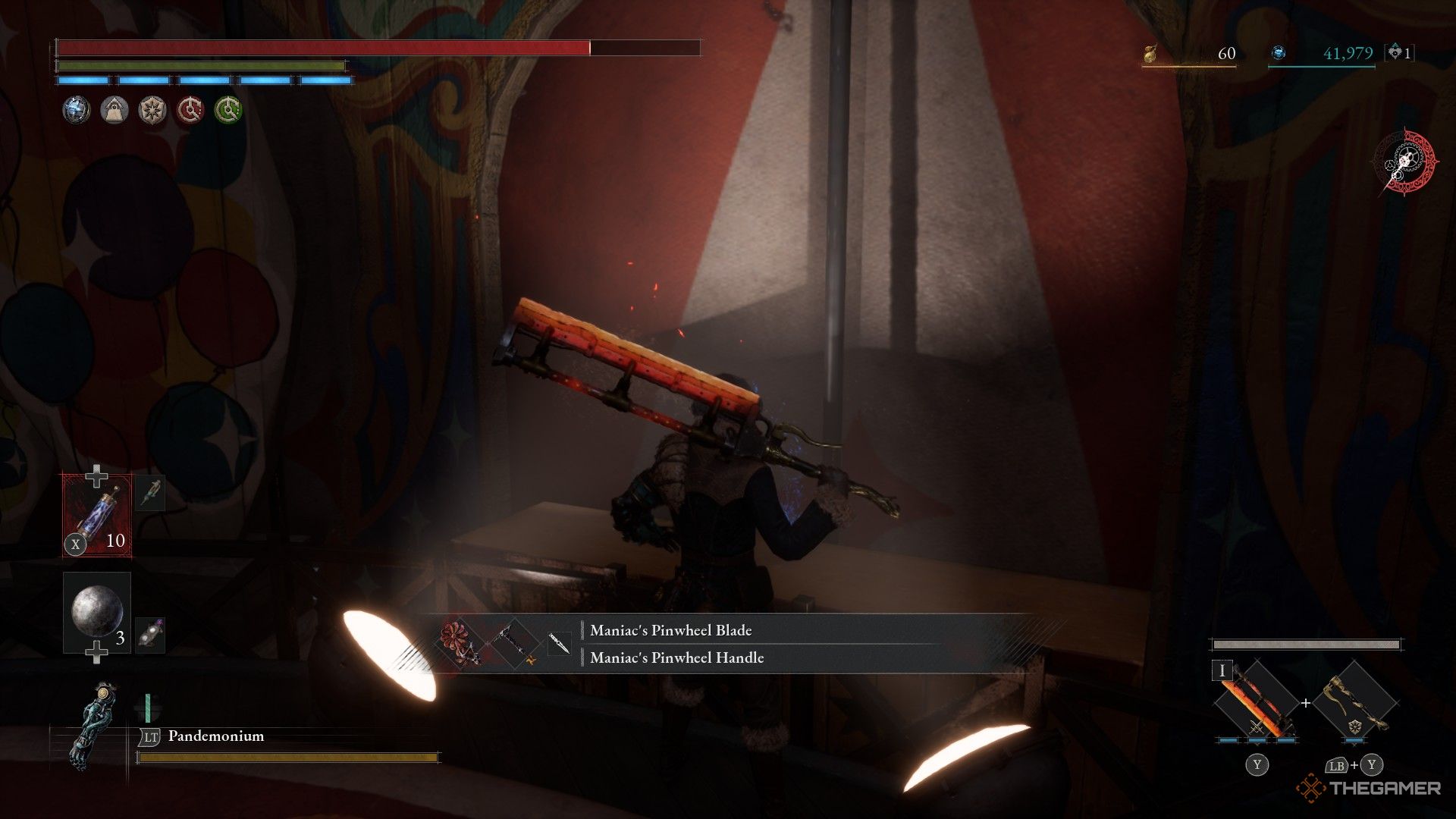Select the gray sphere throwable item slot
Viewport: 1456px width, 819px height.
[x=97, y=611]
